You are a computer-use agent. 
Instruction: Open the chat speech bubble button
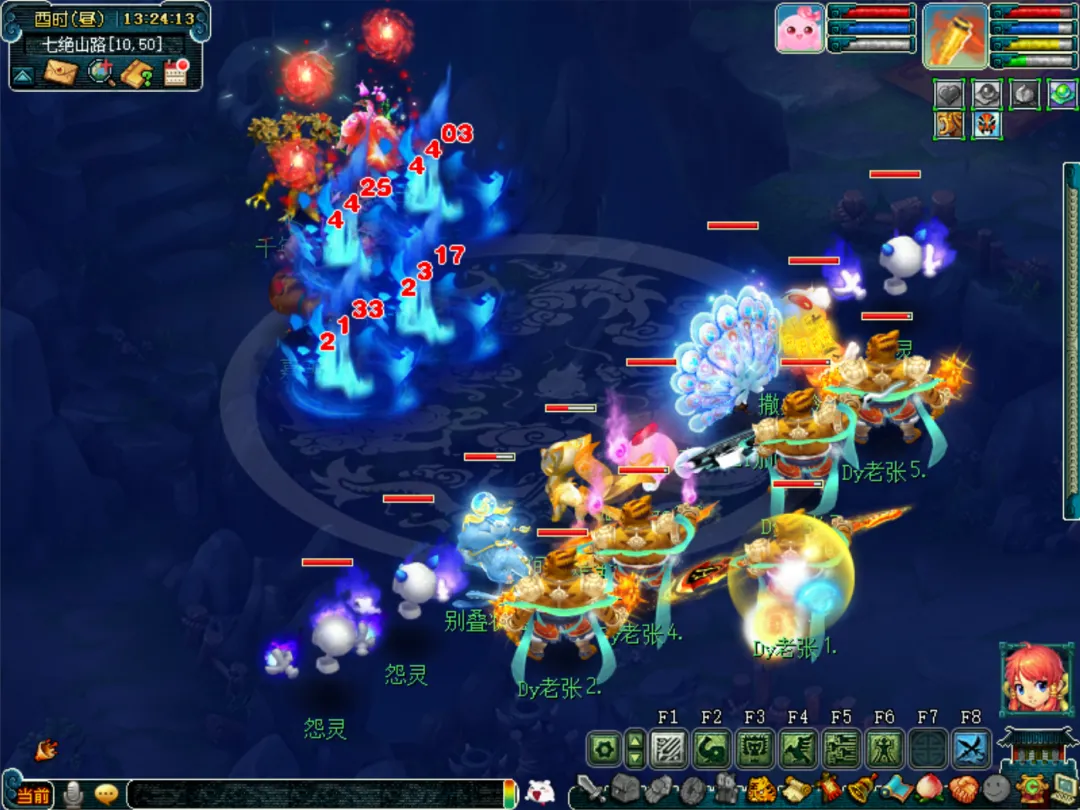[x=106, y=795]
